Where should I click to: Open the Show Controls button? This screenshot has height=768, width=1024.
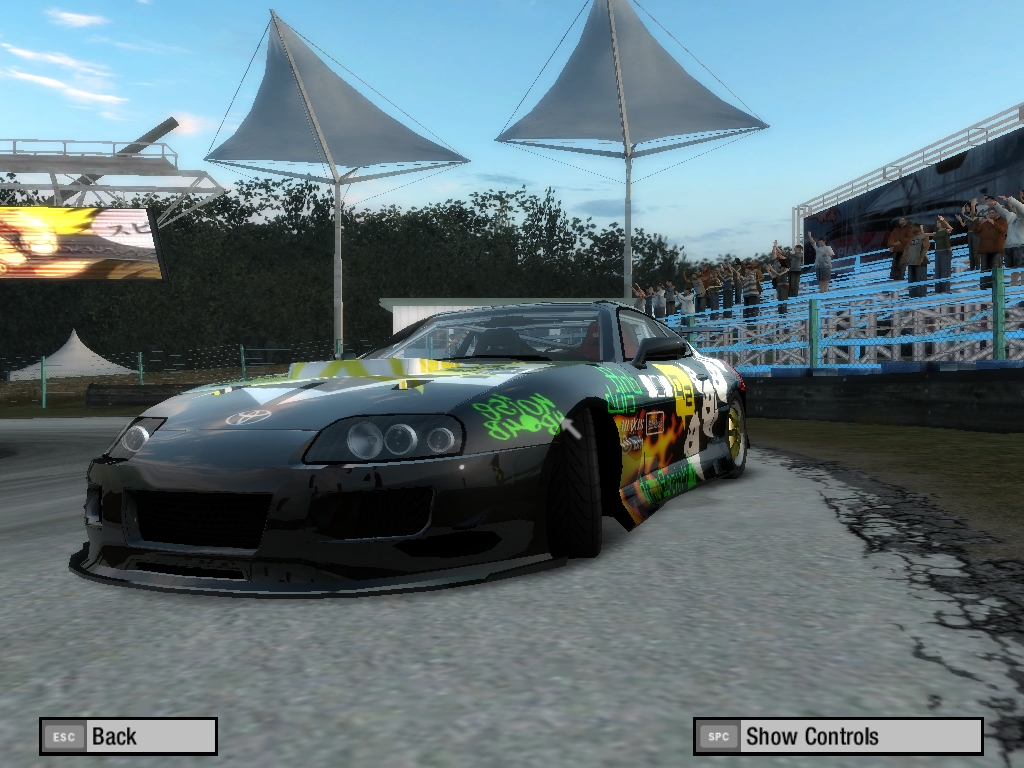(838, 736)
